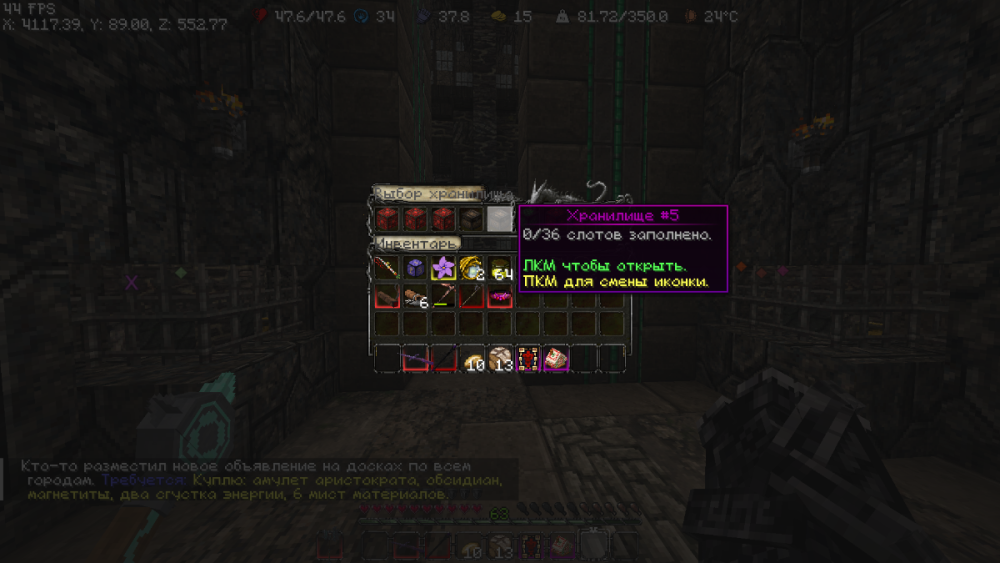Select the pickaxe with green durability bar

[x=442, y=296]
